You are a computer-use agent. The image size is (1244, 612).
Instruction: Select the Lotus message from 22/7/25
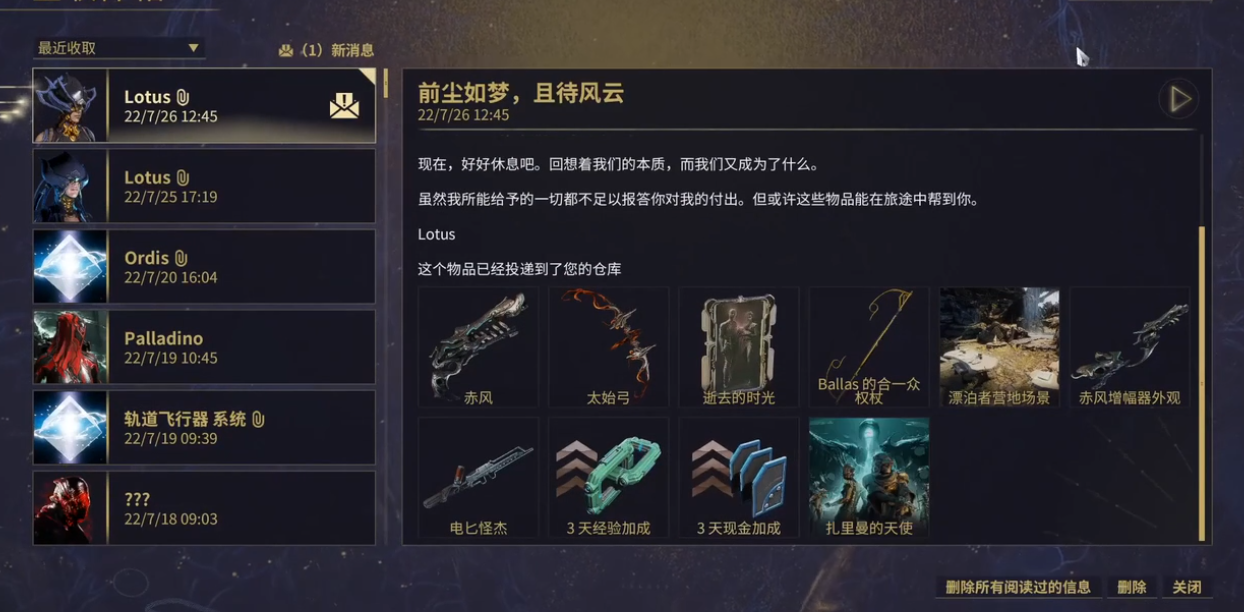204,186
